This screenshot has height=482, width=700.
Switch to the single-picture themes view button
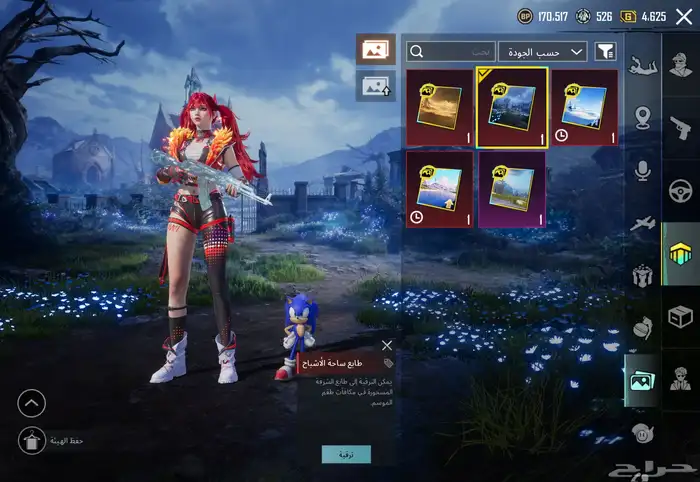(x=375, y=50)
